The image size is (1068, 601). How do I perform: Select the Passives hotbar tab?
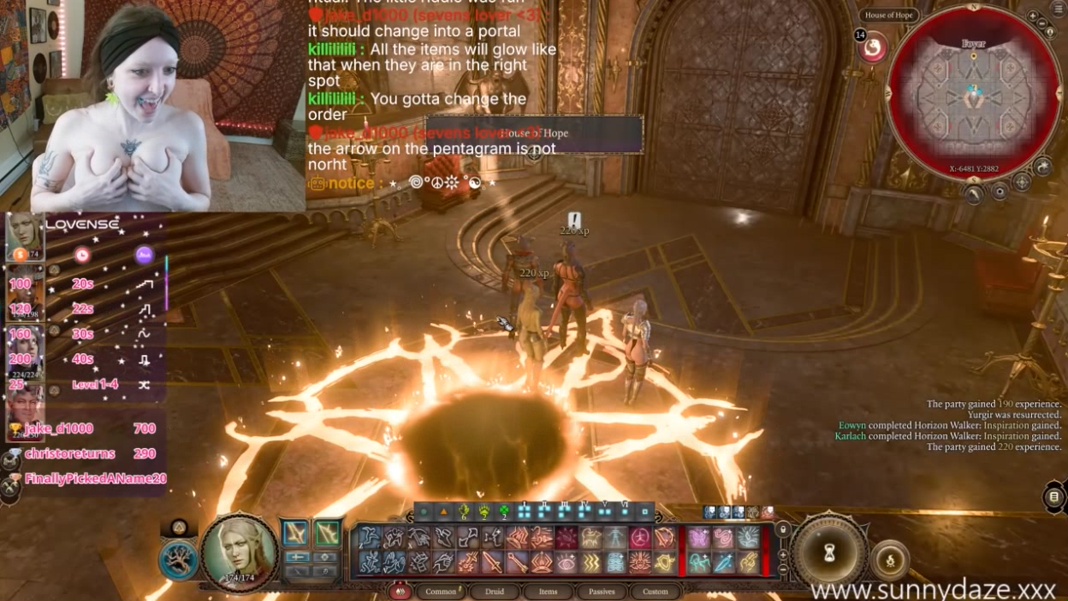tap(601, 591)
